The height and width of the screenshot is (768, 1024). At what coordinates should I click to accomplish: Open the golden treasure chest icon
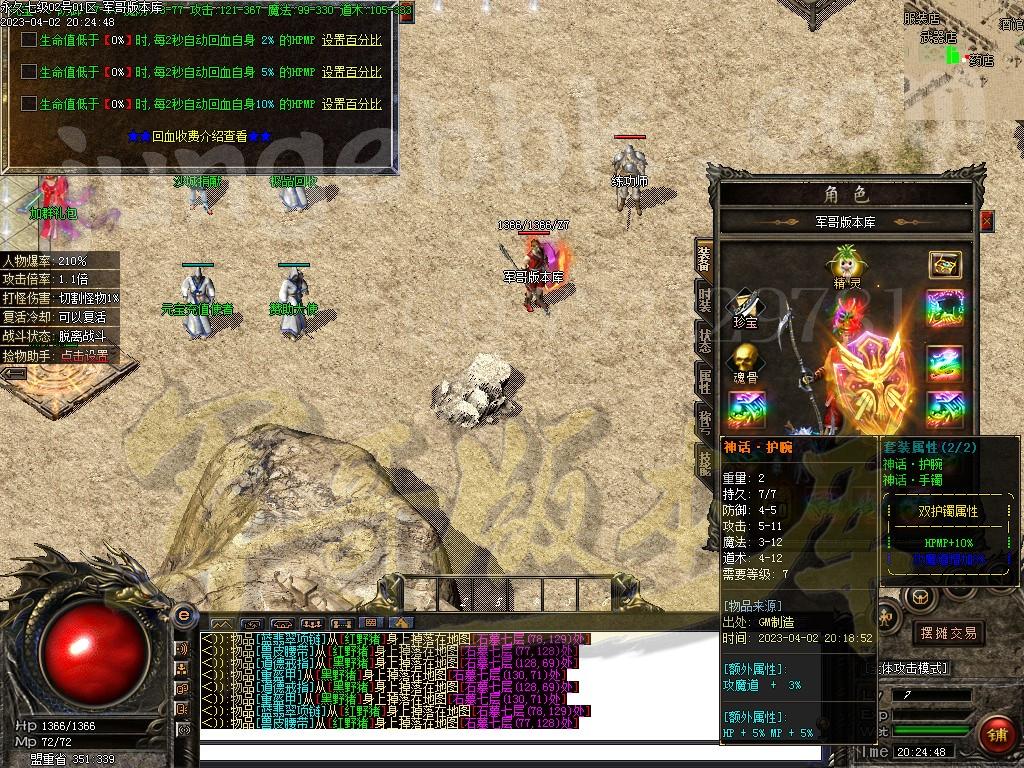coord(945,264)
